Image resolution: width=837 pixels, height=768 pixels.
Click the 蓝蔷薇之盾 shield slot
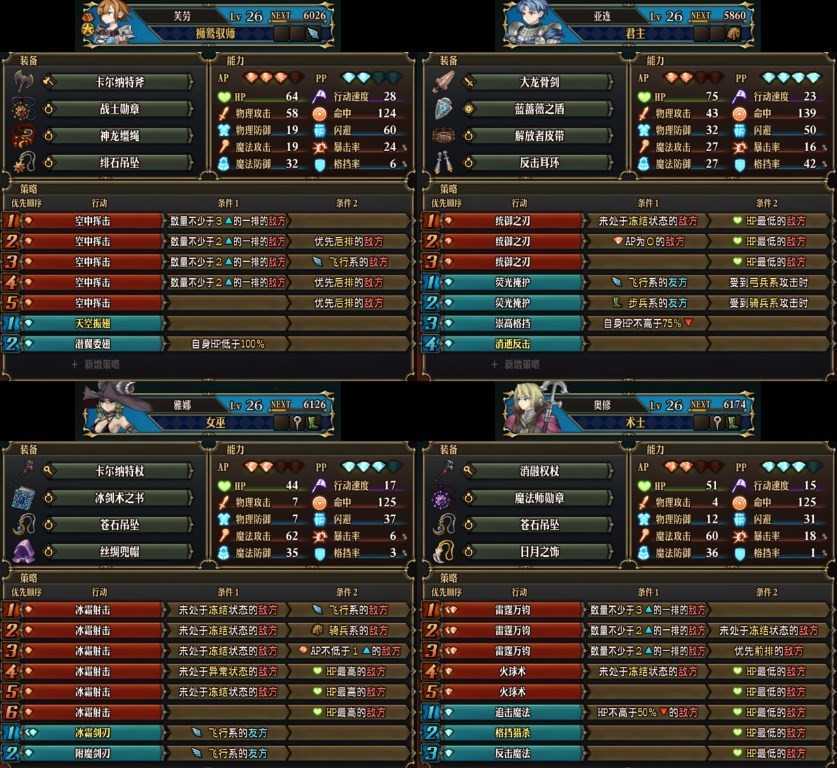(542, 109)
